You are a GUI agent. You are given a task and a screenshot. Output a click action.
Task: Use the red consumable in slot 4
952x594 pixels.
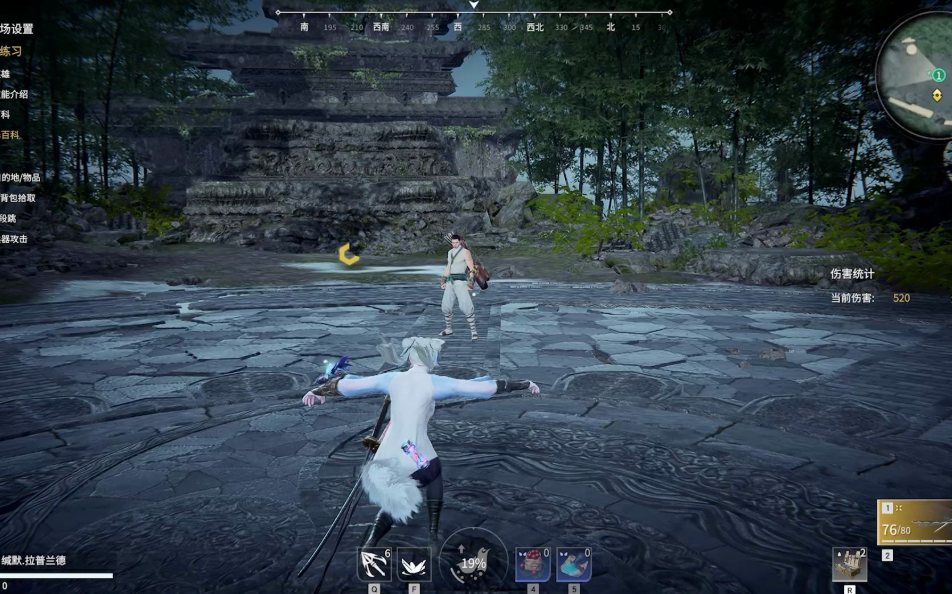pyautogui.click(x=533, y=564)
